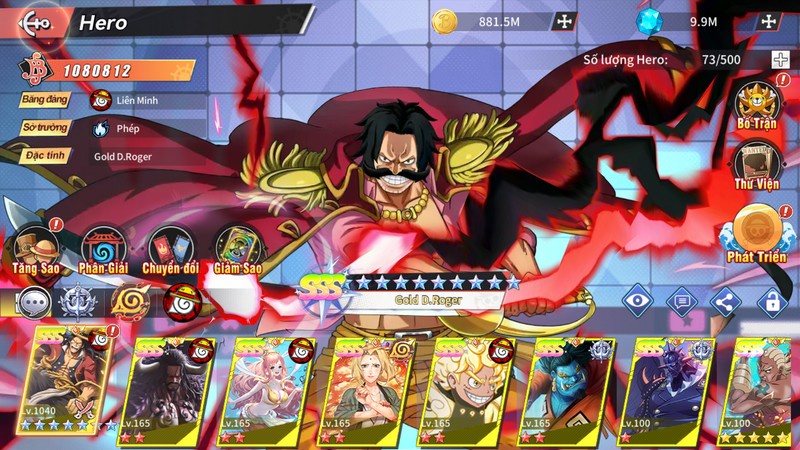Go back using the top-left arrow
This screenshot has height=450, width=800.
point(35,22)
